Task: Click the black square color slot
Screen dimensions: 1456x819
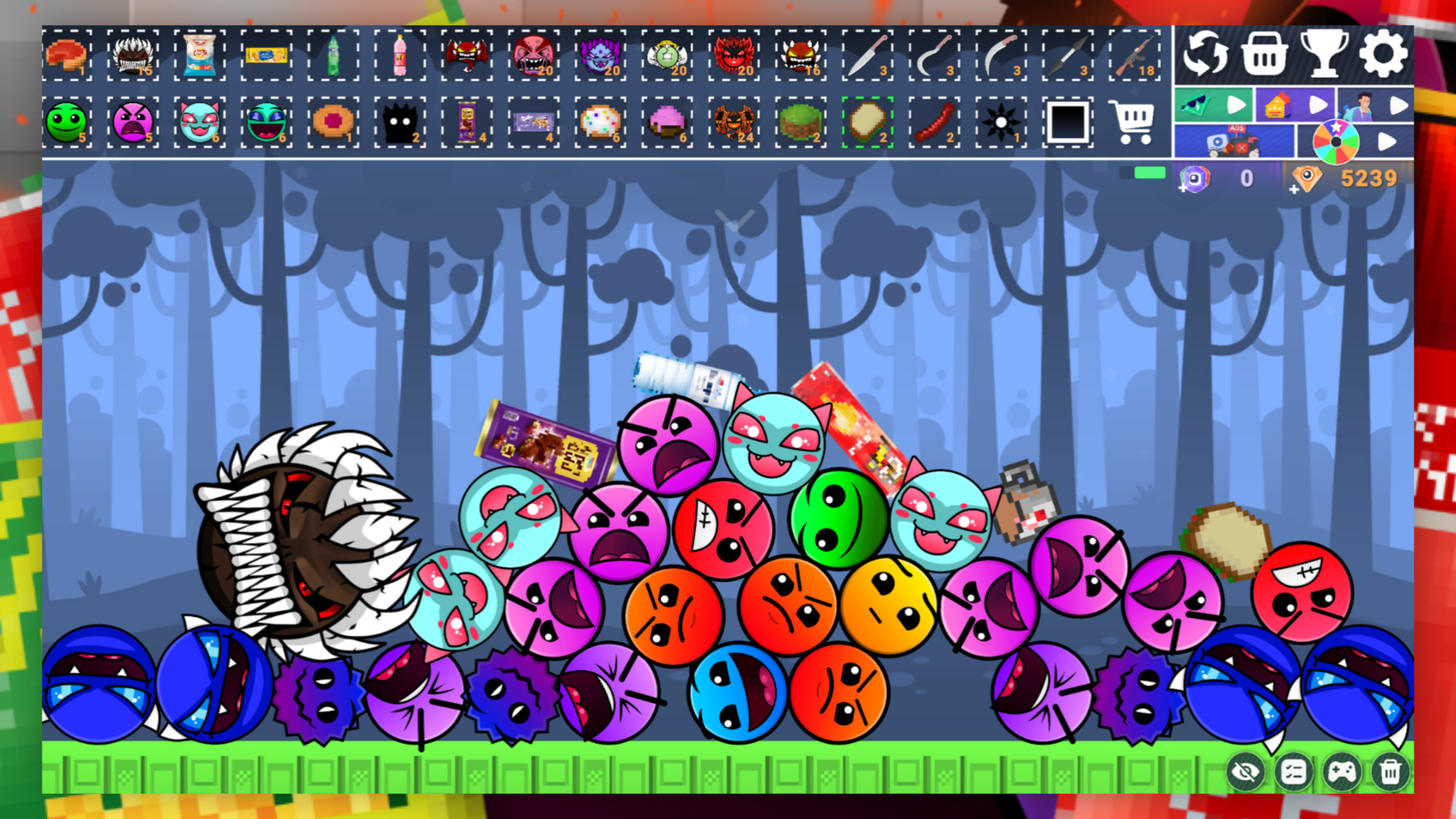Action: point(1067,122)
